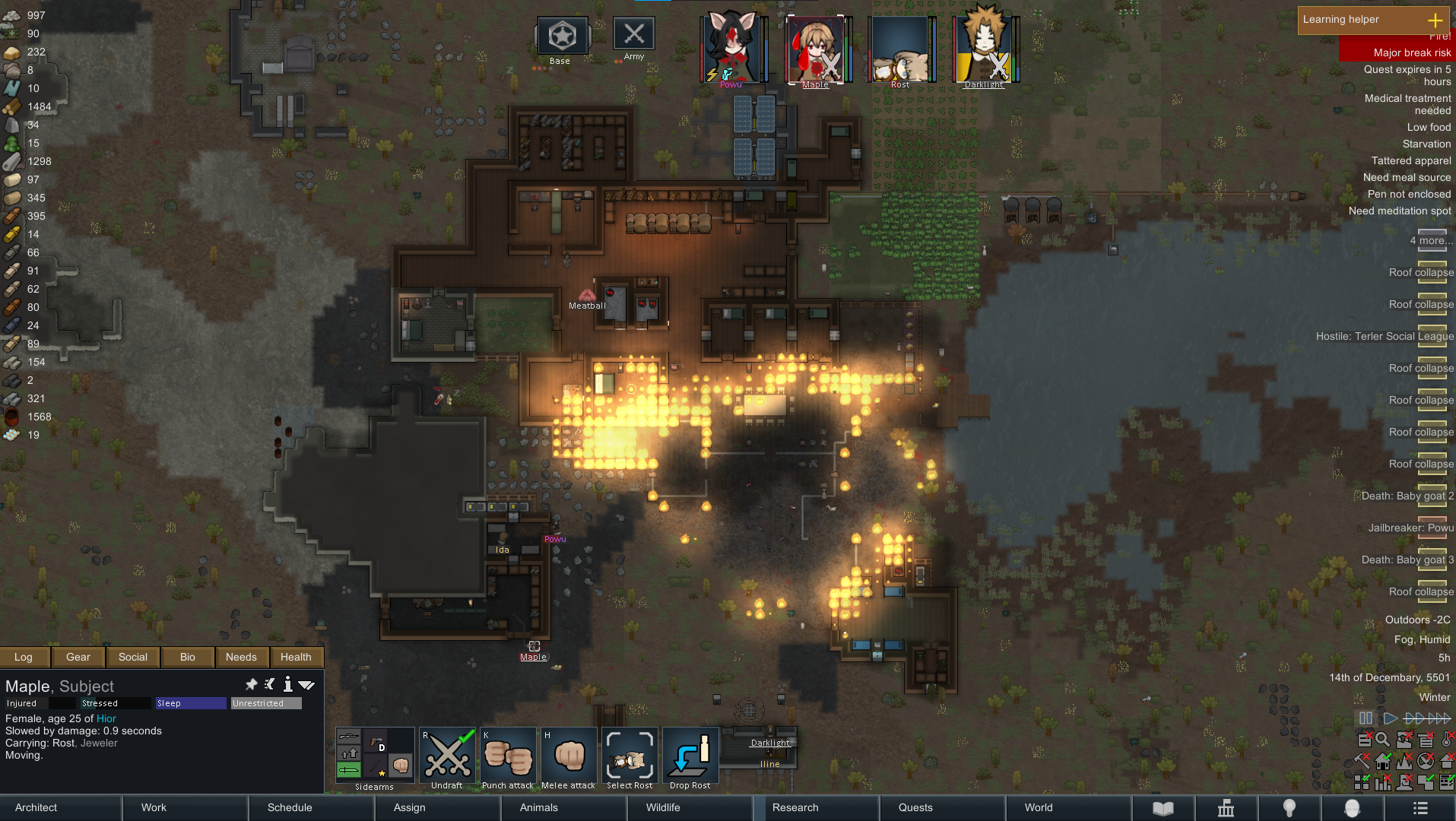
Task: Show Maple's Gear tab
Action: [x=78, y=657]
